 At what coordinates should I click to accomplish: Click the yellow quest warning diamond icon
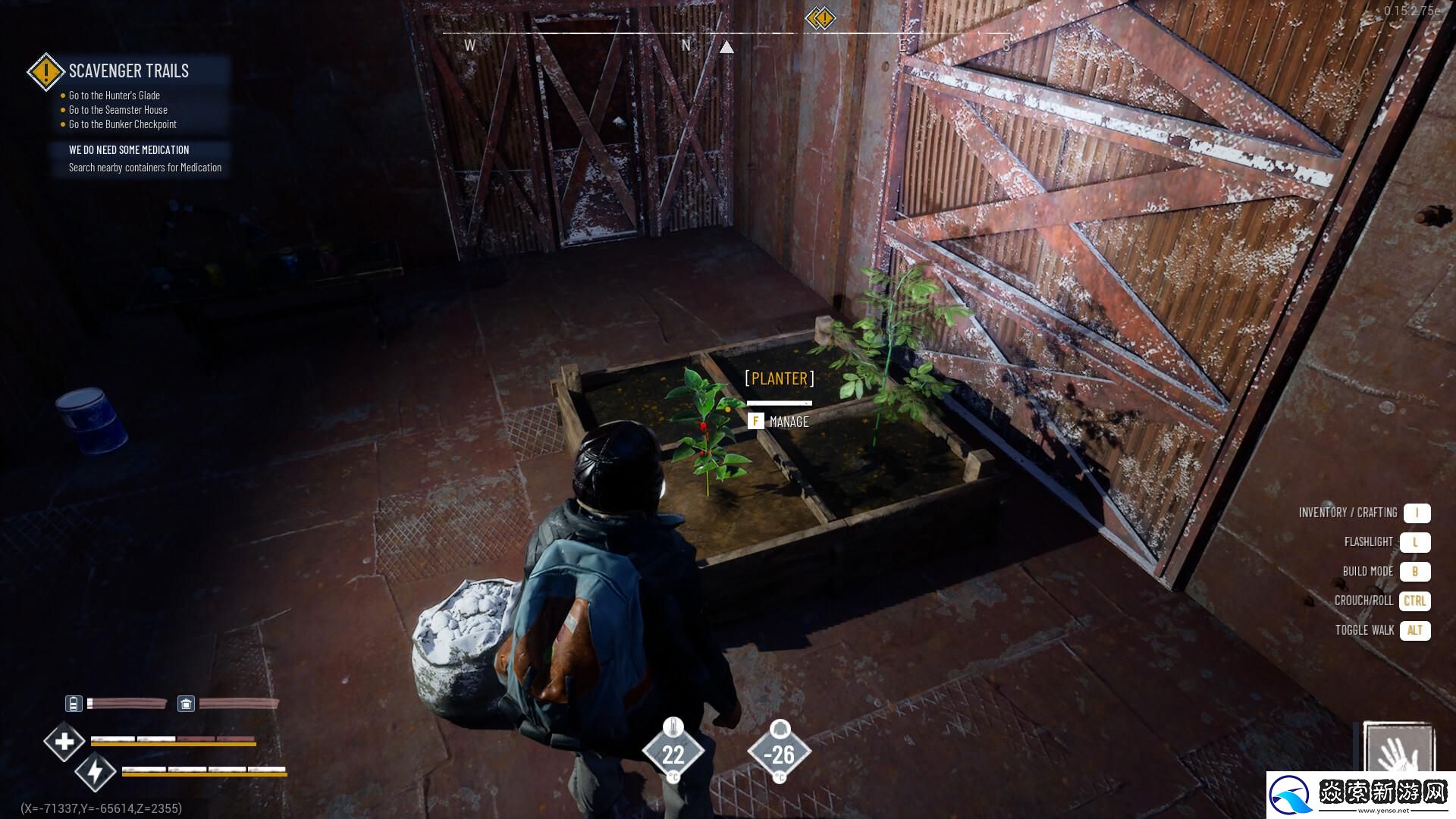click(x=45, y=72)
